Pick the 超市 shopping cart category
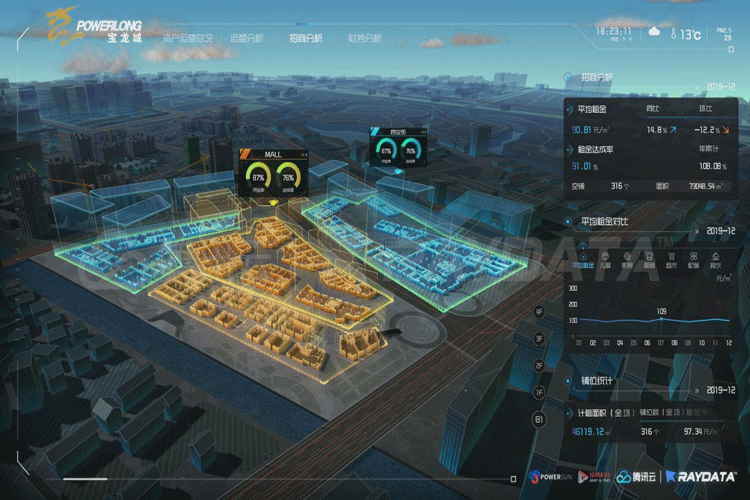The image size is (750, 500). coord(671,263)
